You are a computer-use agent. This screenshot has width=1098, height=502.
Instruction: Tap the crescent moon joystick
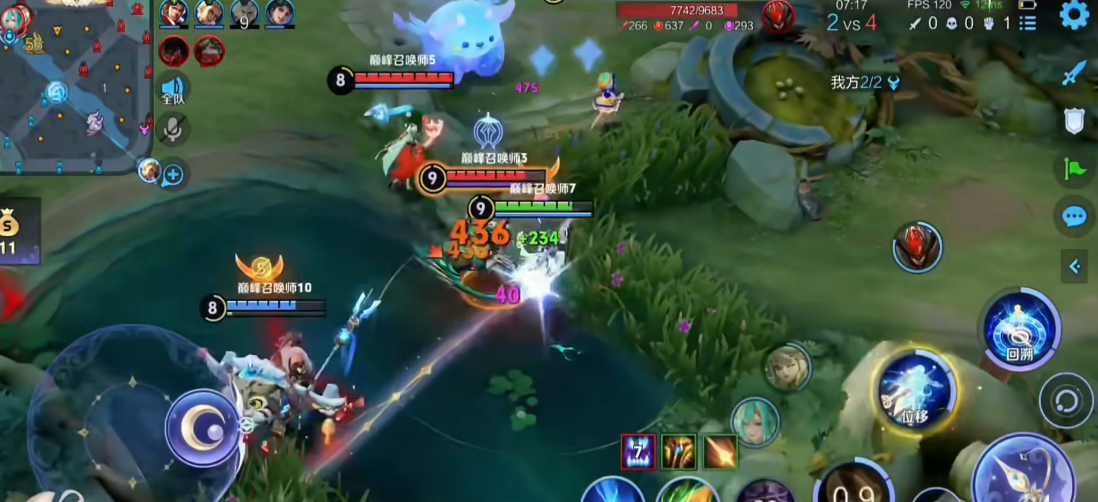202,427
